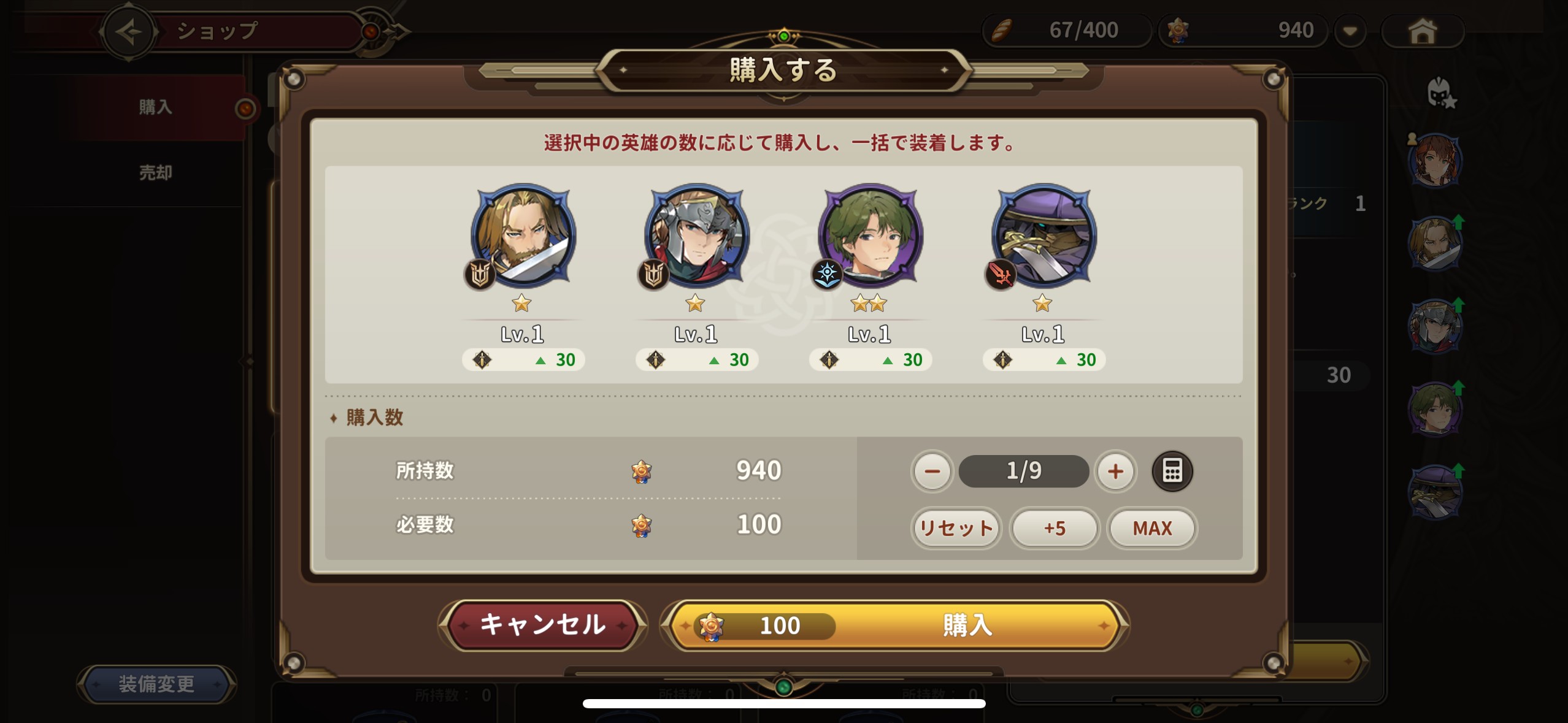Increase purchase quantity with plus button
This screenshot has width=1568, height=723.
tap(1115, 471)
